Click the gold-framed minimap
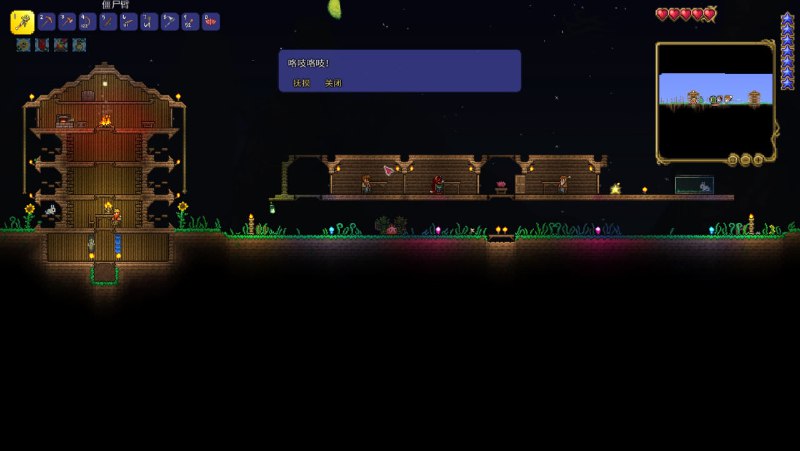 [x=715, y=100]
